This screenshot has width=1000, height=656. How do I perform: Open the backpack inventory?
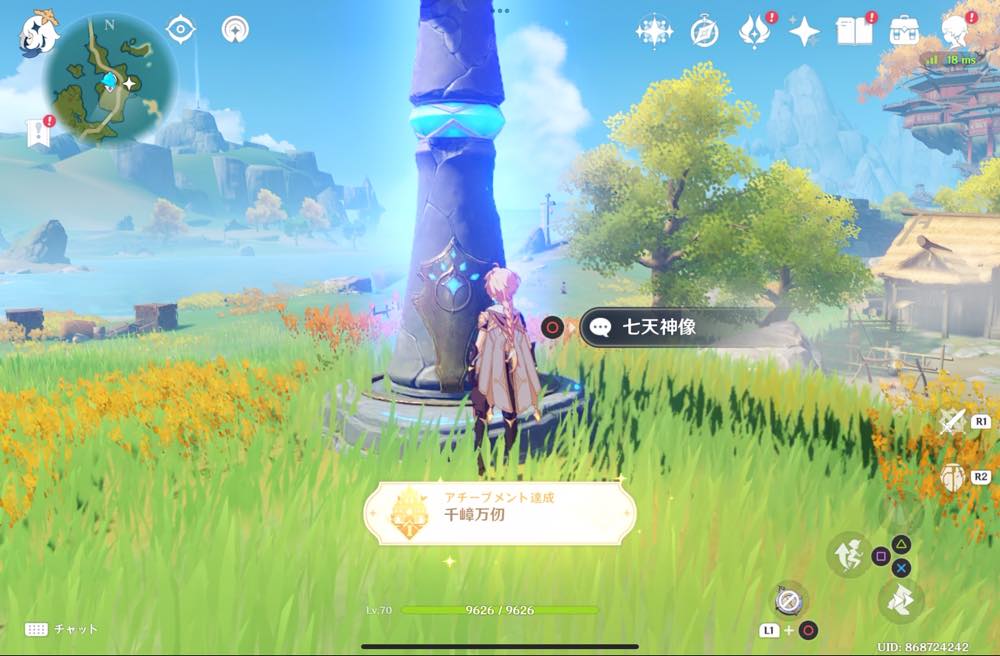(x=905, y=31)
